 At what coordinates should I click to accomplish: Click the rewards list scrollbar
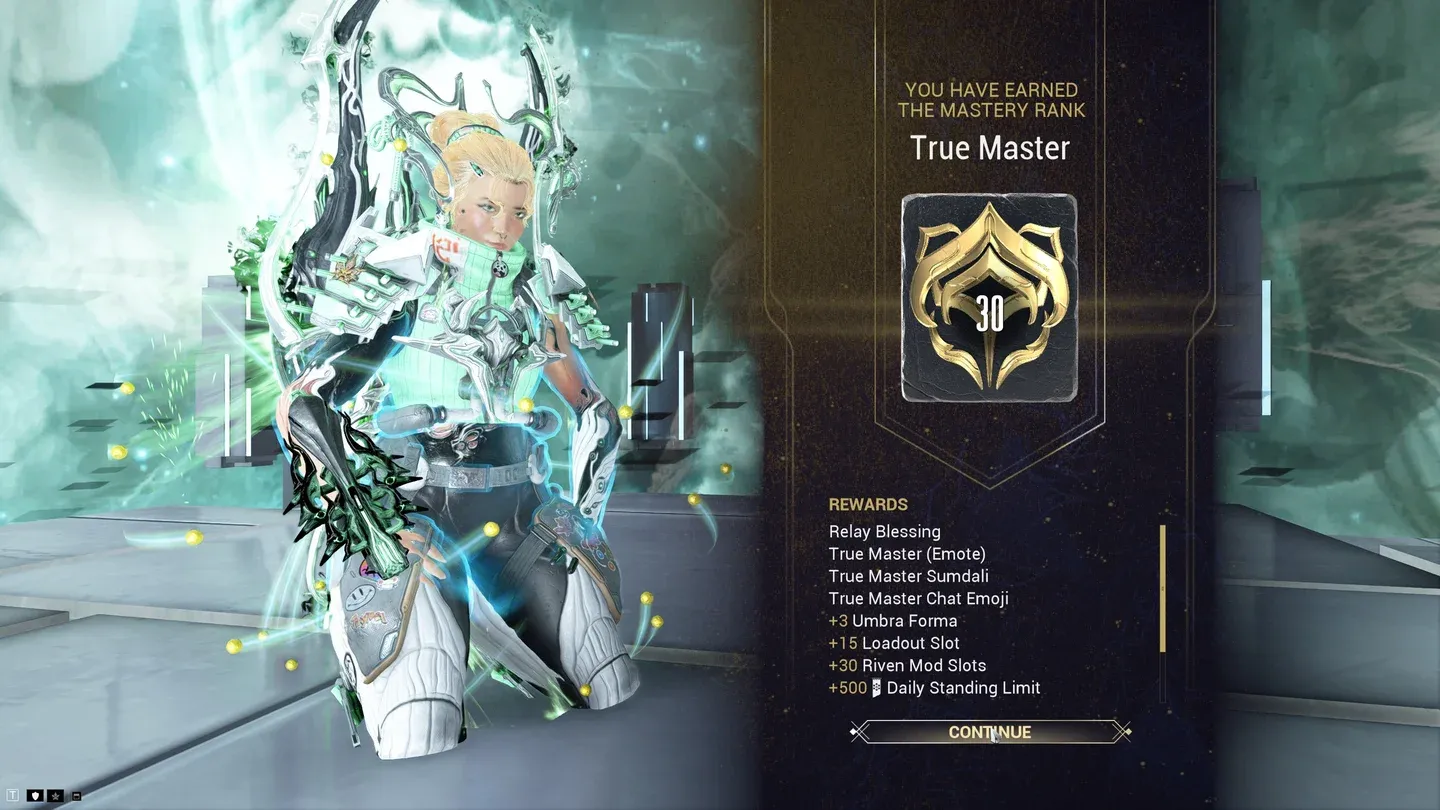(1163, 589)
